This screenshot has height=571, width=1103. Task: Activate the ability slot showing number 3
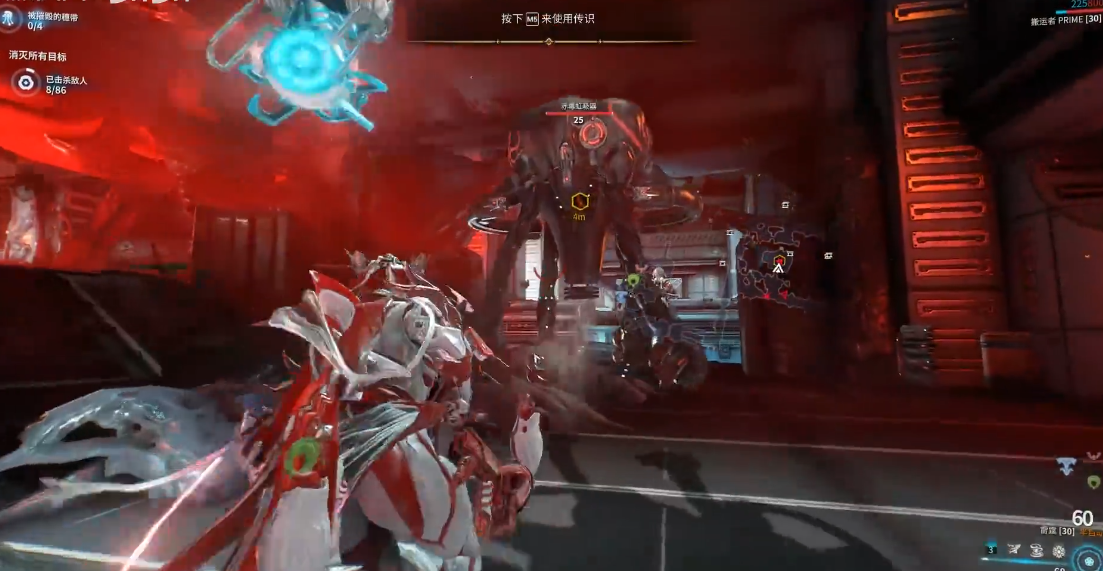click(x=993, y=549)
